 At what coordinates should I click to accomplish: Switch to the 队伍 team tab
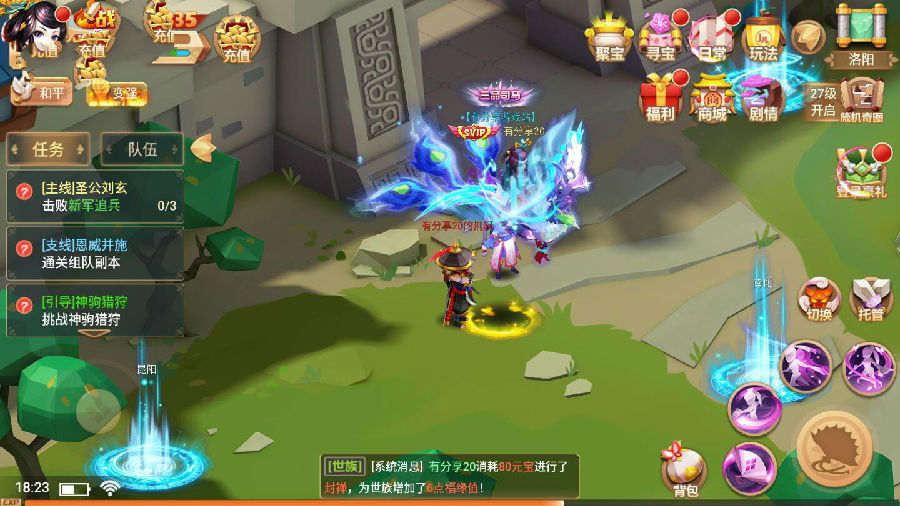click(142, 150)
